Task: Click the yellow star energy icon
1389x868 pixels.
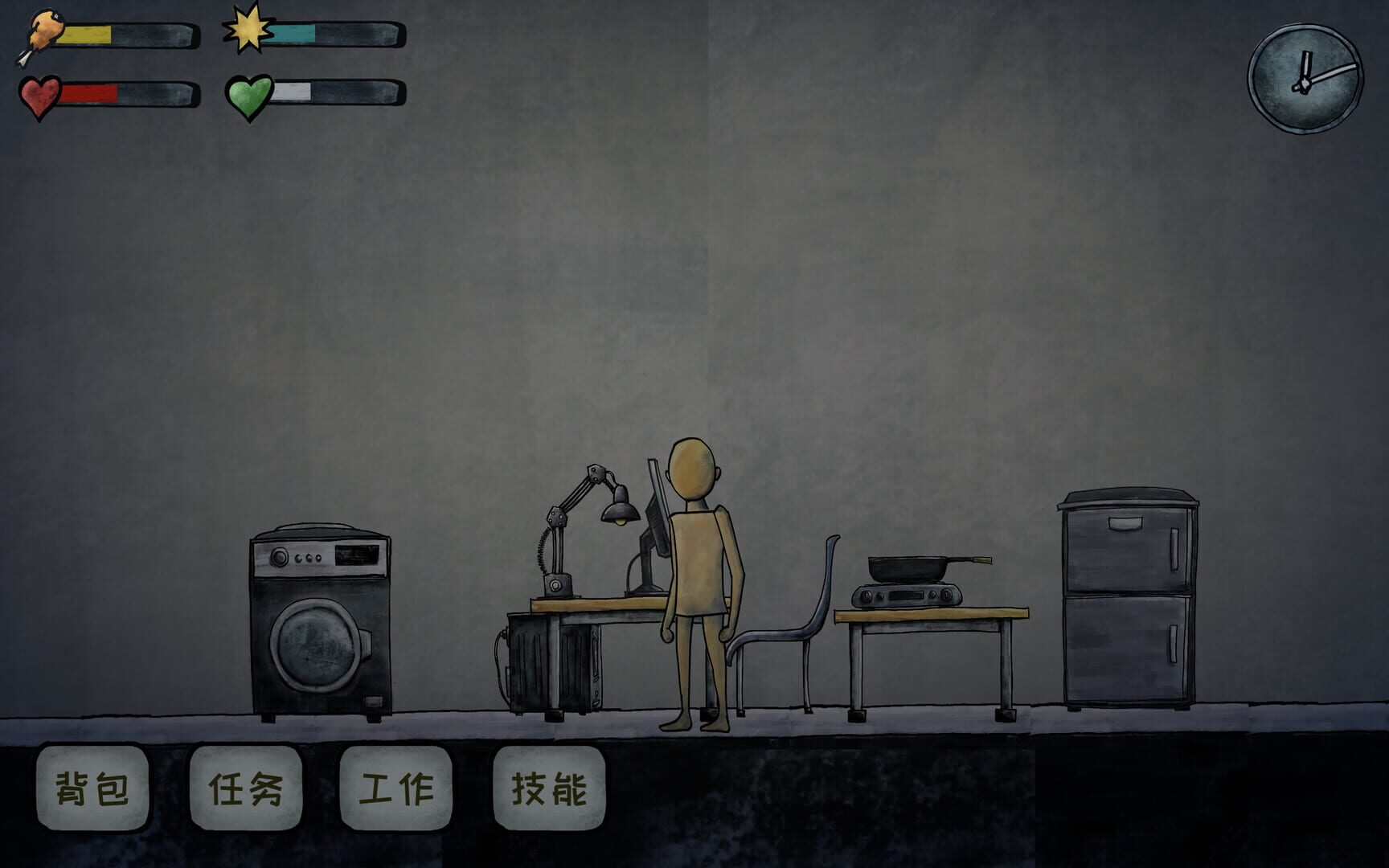Action: [x=248, y=30]
